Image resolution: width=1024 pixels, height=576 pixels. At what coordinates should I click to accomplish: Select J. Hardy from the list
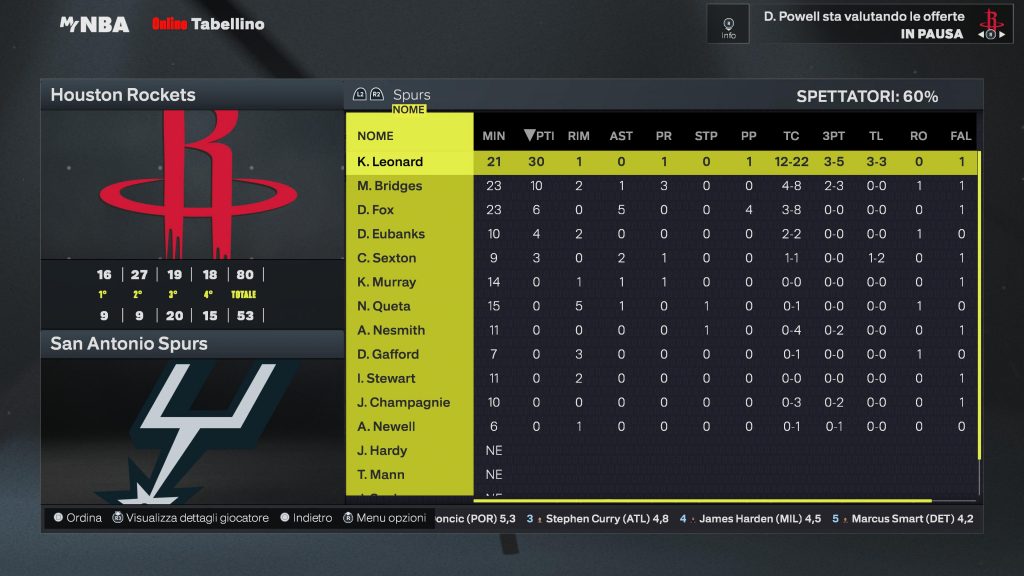(x=381, y=450)
